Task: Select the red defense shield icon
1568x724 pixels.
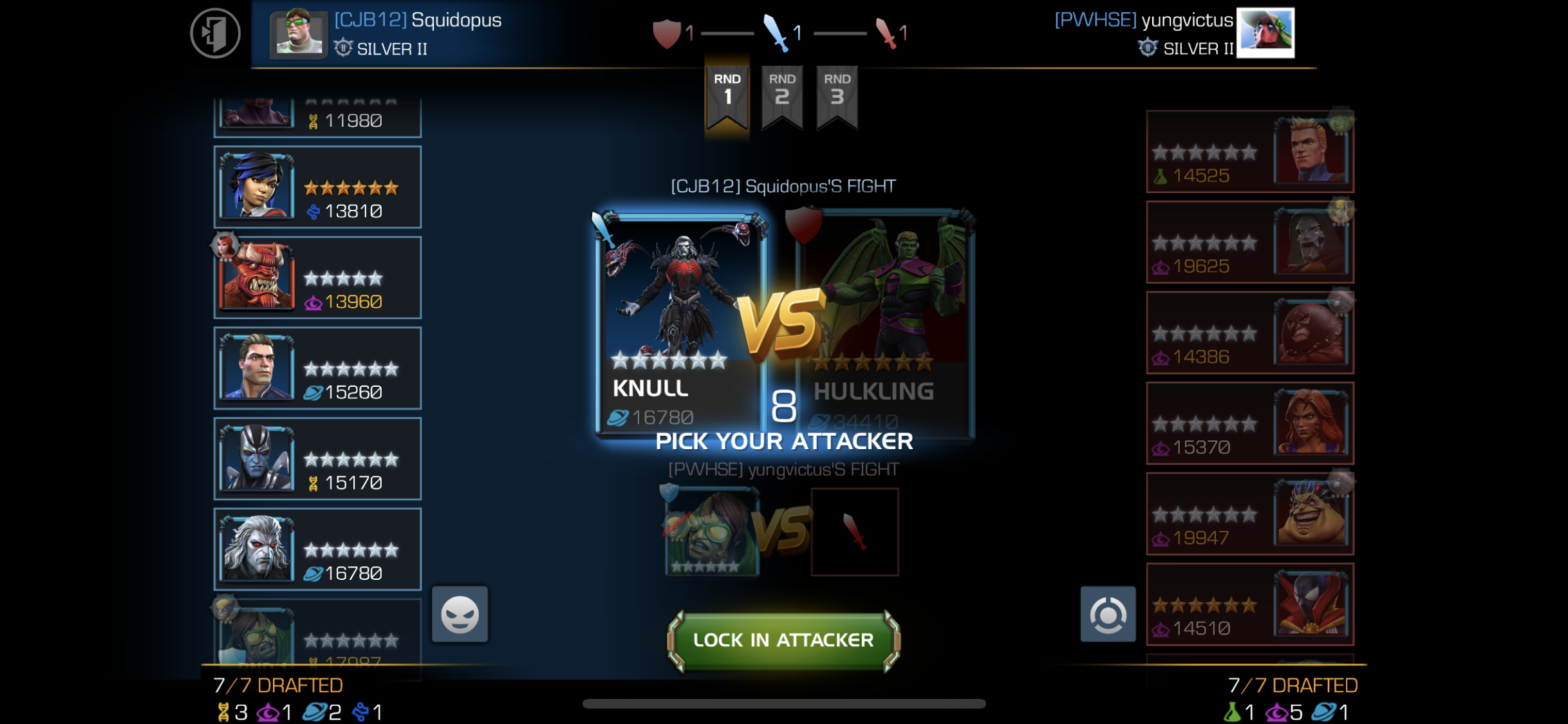Action: 667,33
